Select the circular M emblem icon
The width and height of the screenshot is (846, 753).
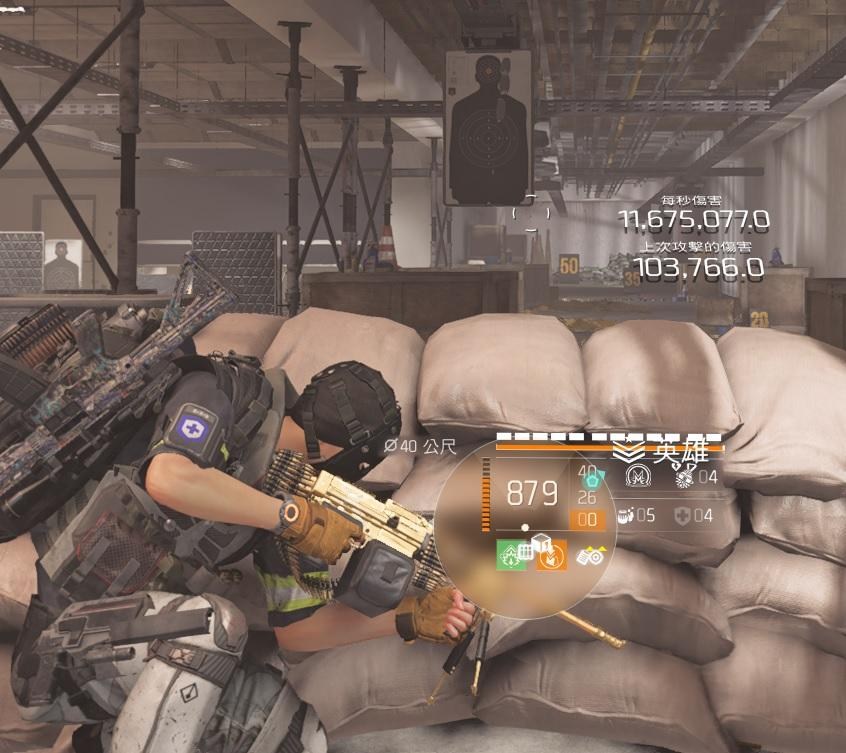click(x=637, y=478)
